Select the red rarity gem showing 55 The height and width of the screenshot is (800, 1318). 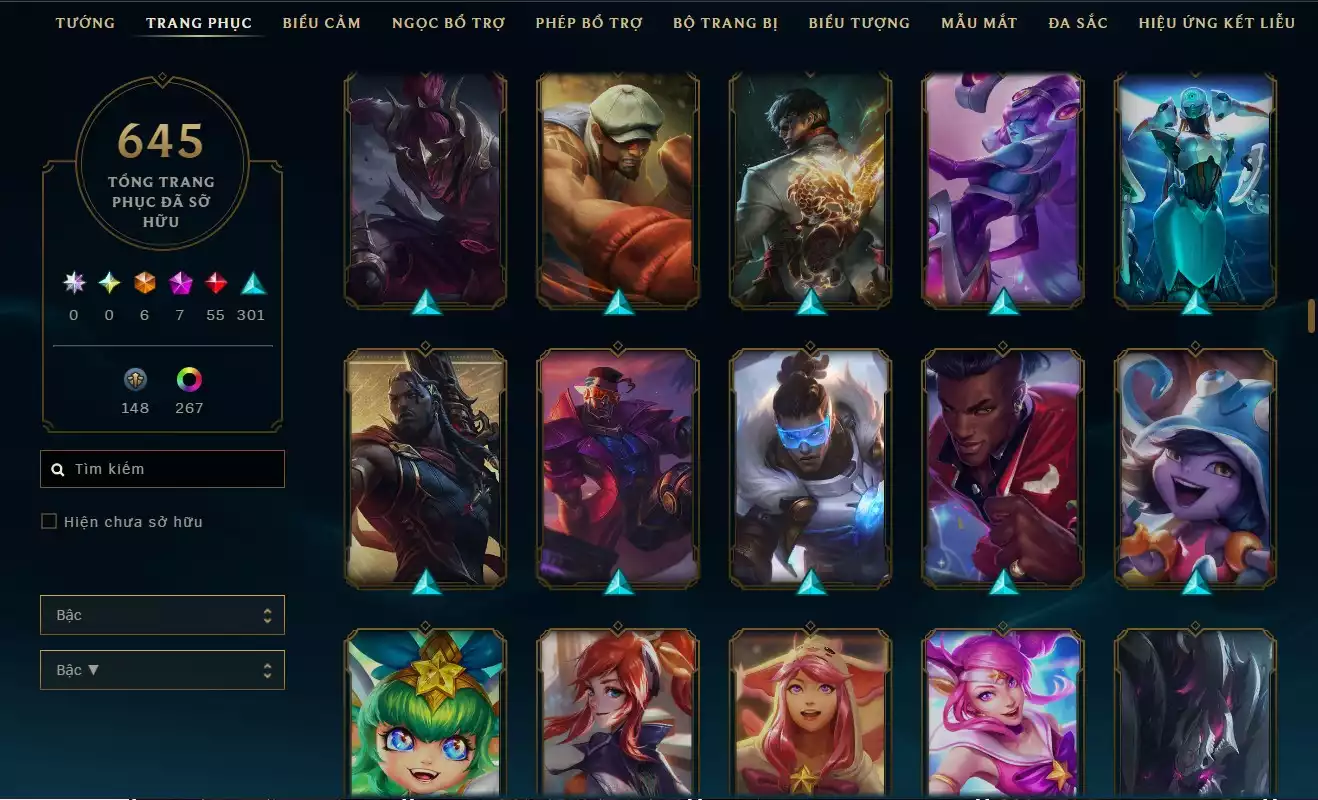tap(217, 283)
